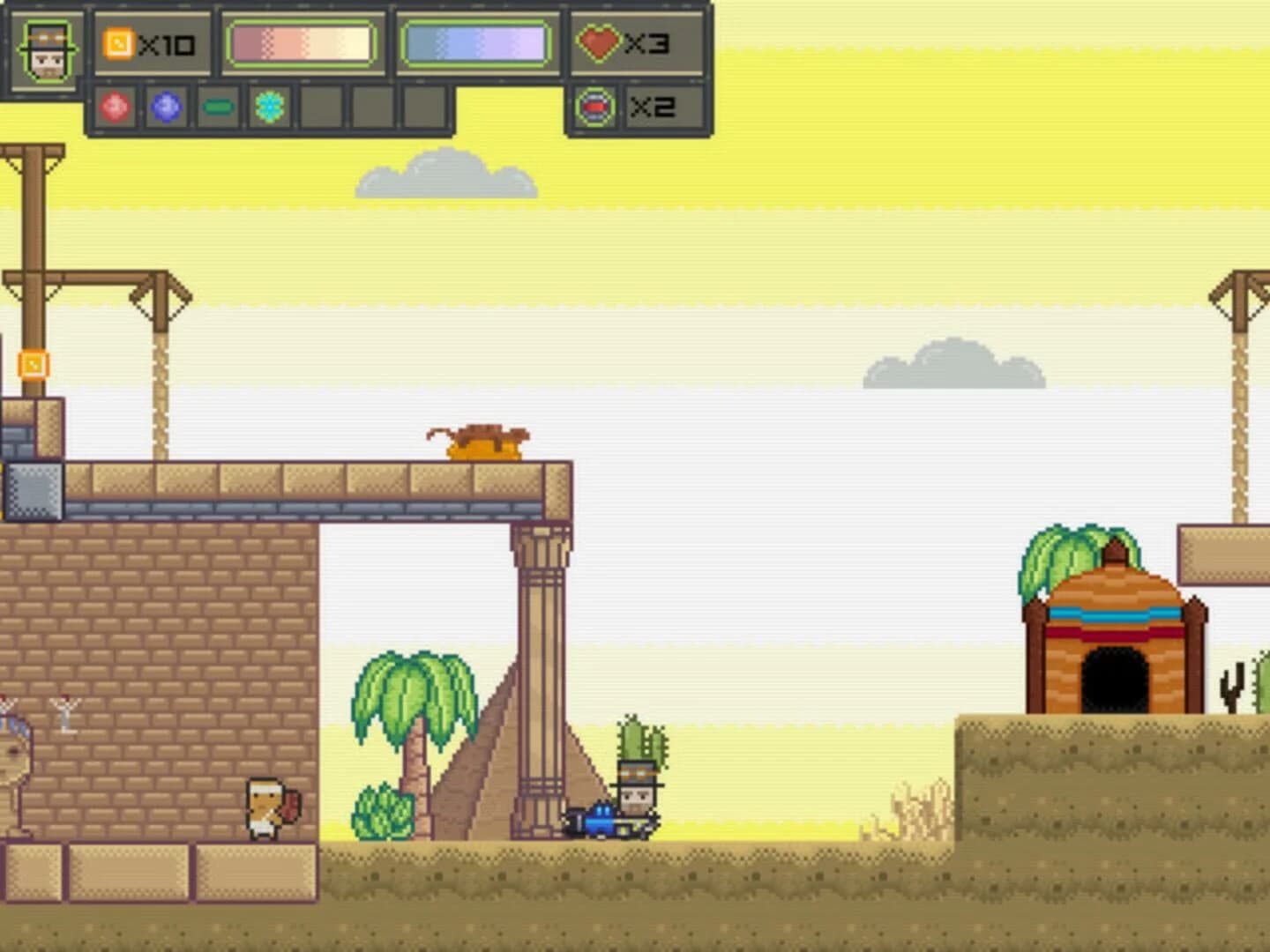Image resolution: width=1270 pixels, height=952 pixels.
Task: Click the player portrait in the HUD
Action: click(49, 50)
